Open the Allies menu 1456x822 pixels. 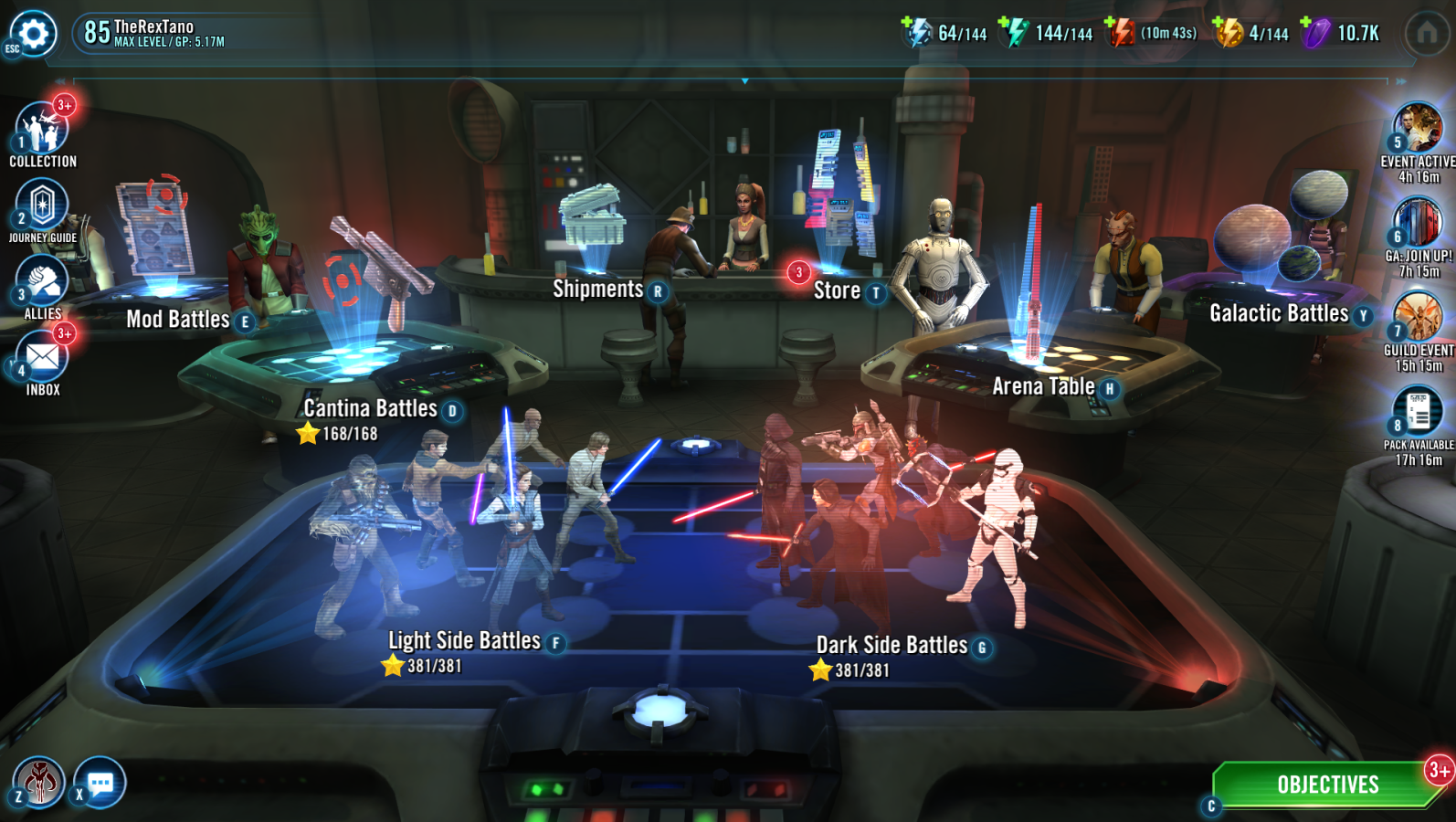[x=42, y=282]
